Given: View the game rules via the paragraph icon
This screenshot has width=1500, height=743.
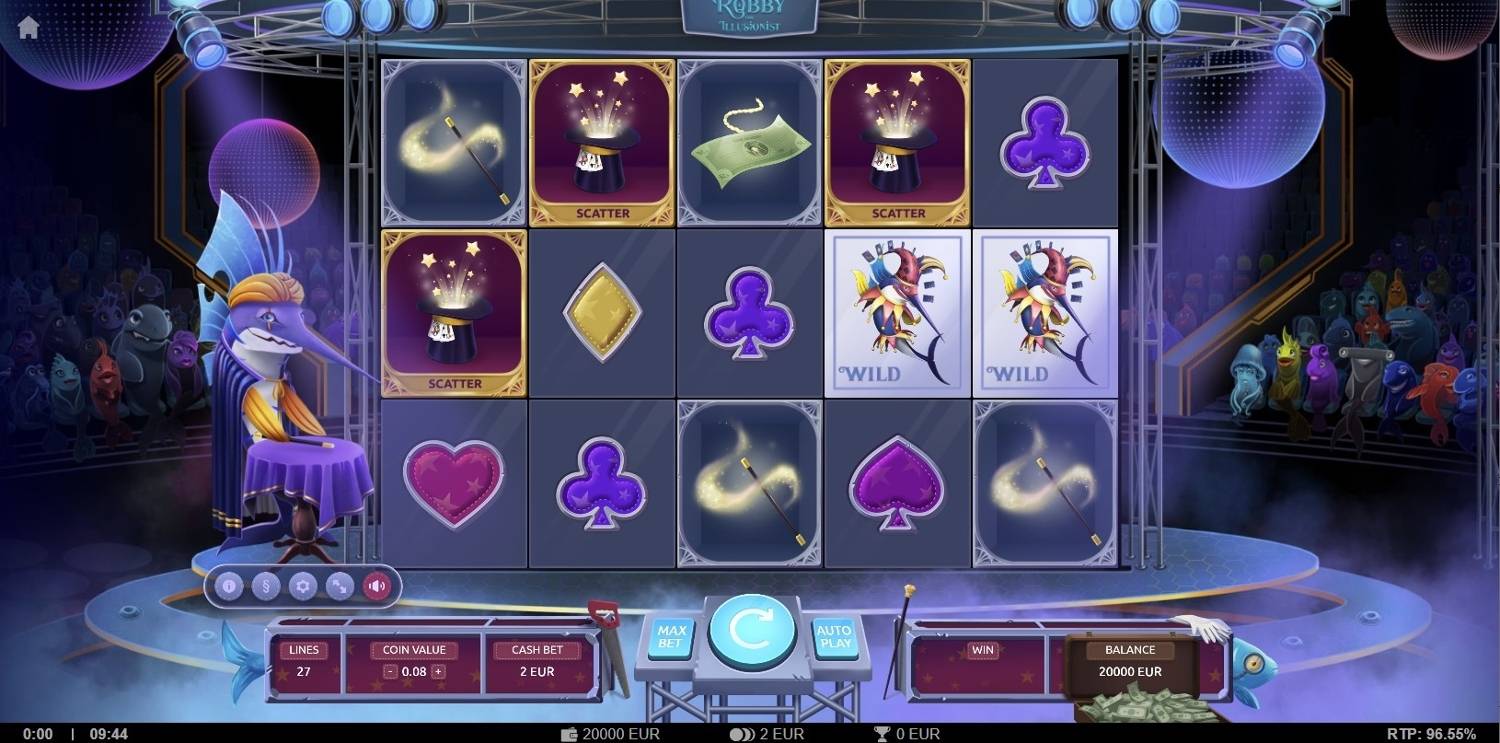Looking at the screenshot, I should 264,587.
